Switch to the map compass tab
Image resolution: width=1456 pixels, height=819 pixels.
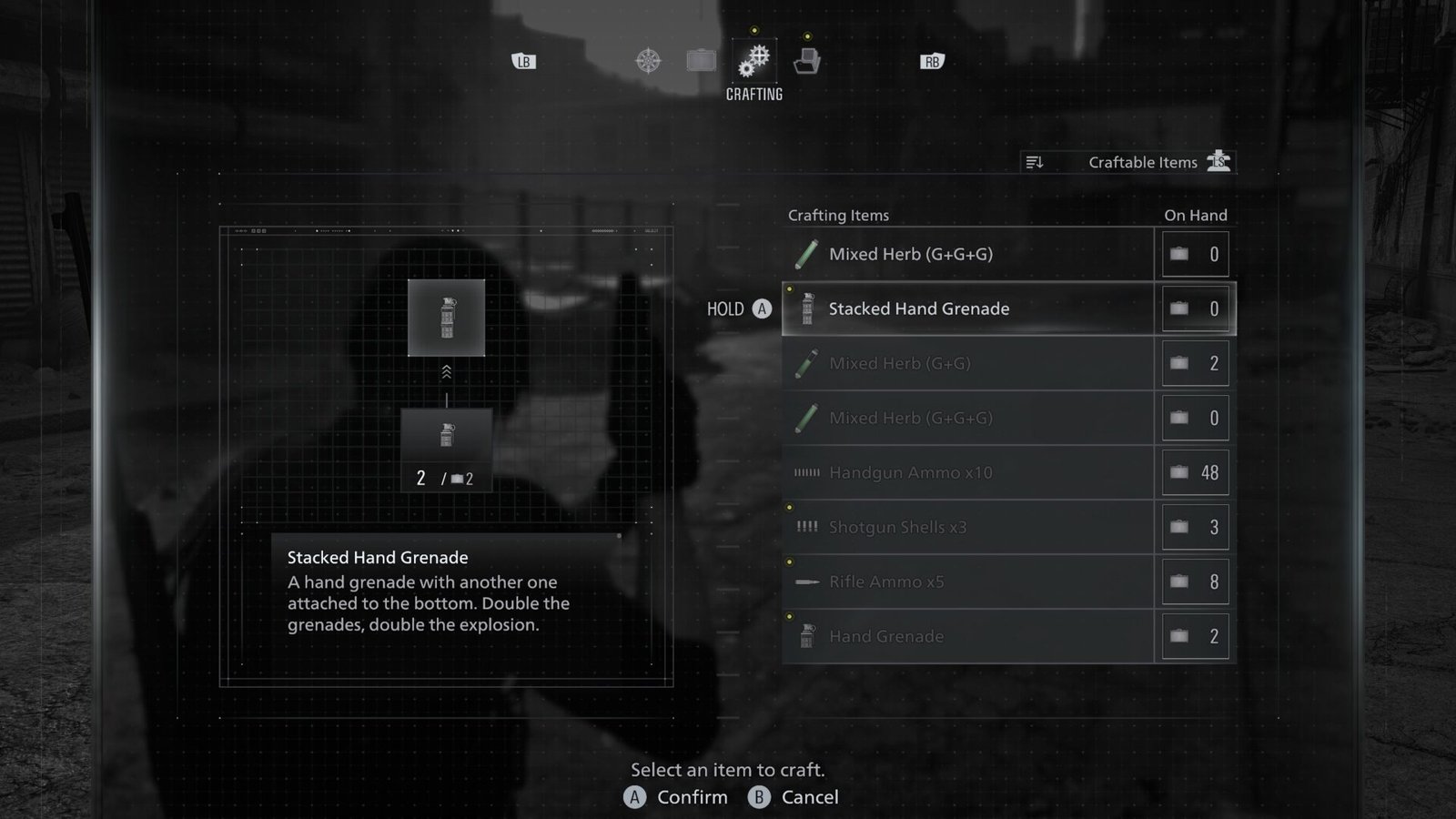click(x=648, y=61)
